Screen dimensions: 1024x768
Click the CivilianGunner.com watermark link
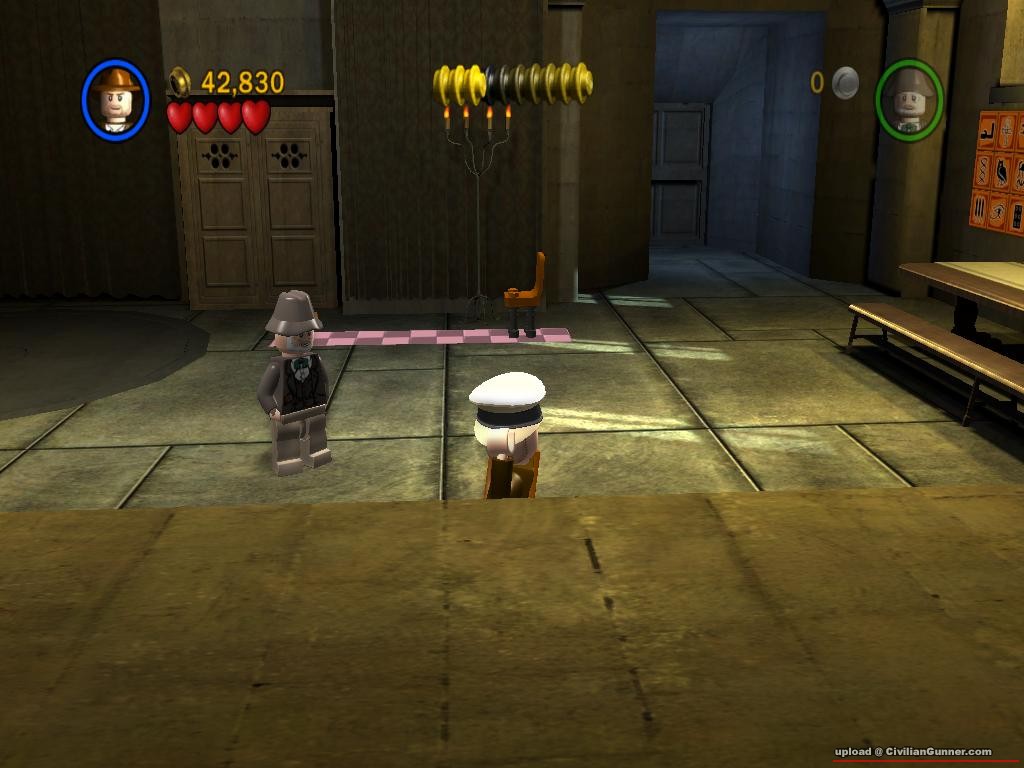pyautogui.click(x=913, y=752)
